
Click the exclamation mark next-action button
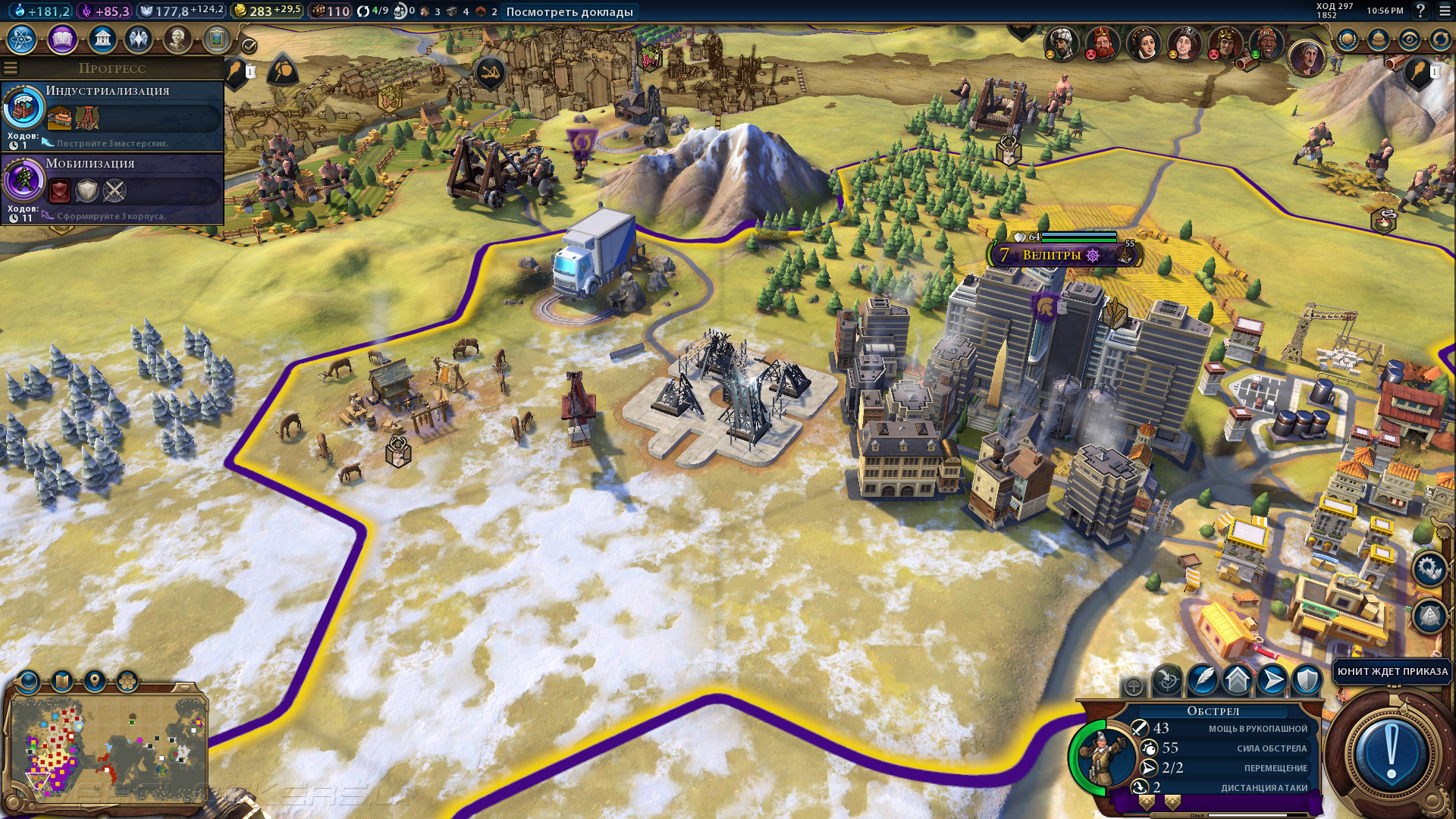[1390, 752]
